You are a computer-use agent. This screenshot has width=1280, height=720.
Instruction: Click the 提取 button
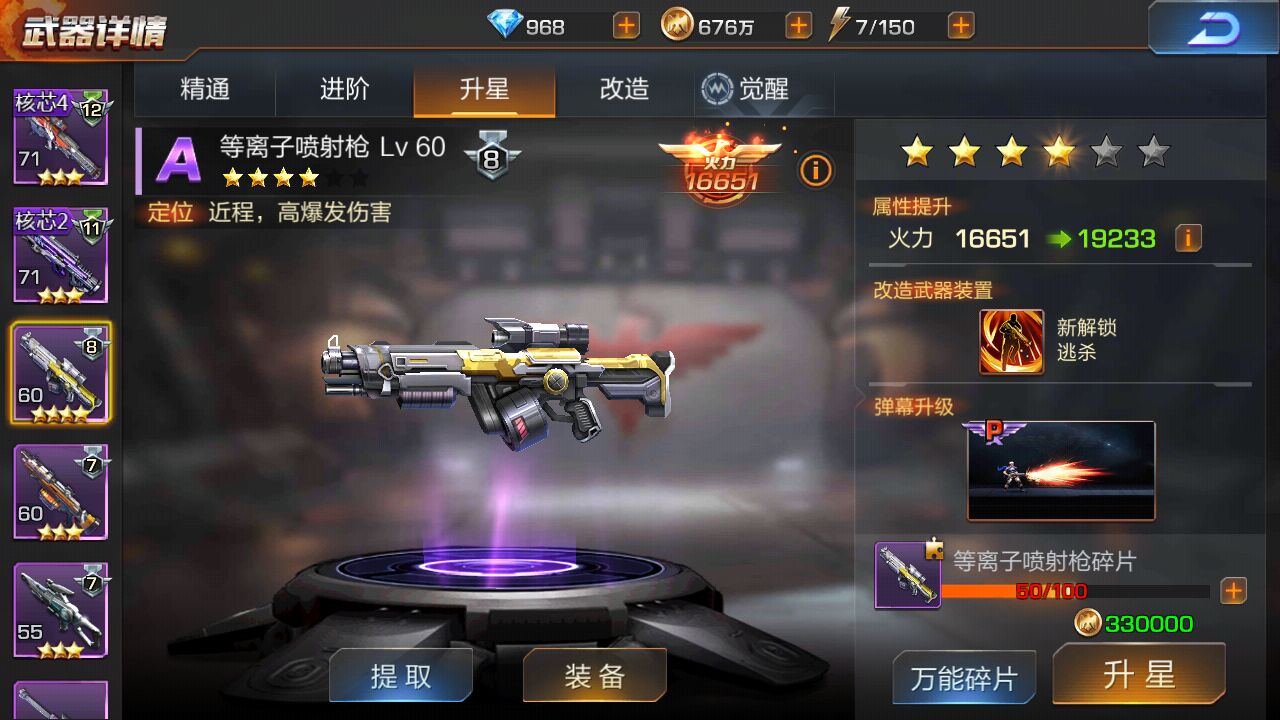400,676
